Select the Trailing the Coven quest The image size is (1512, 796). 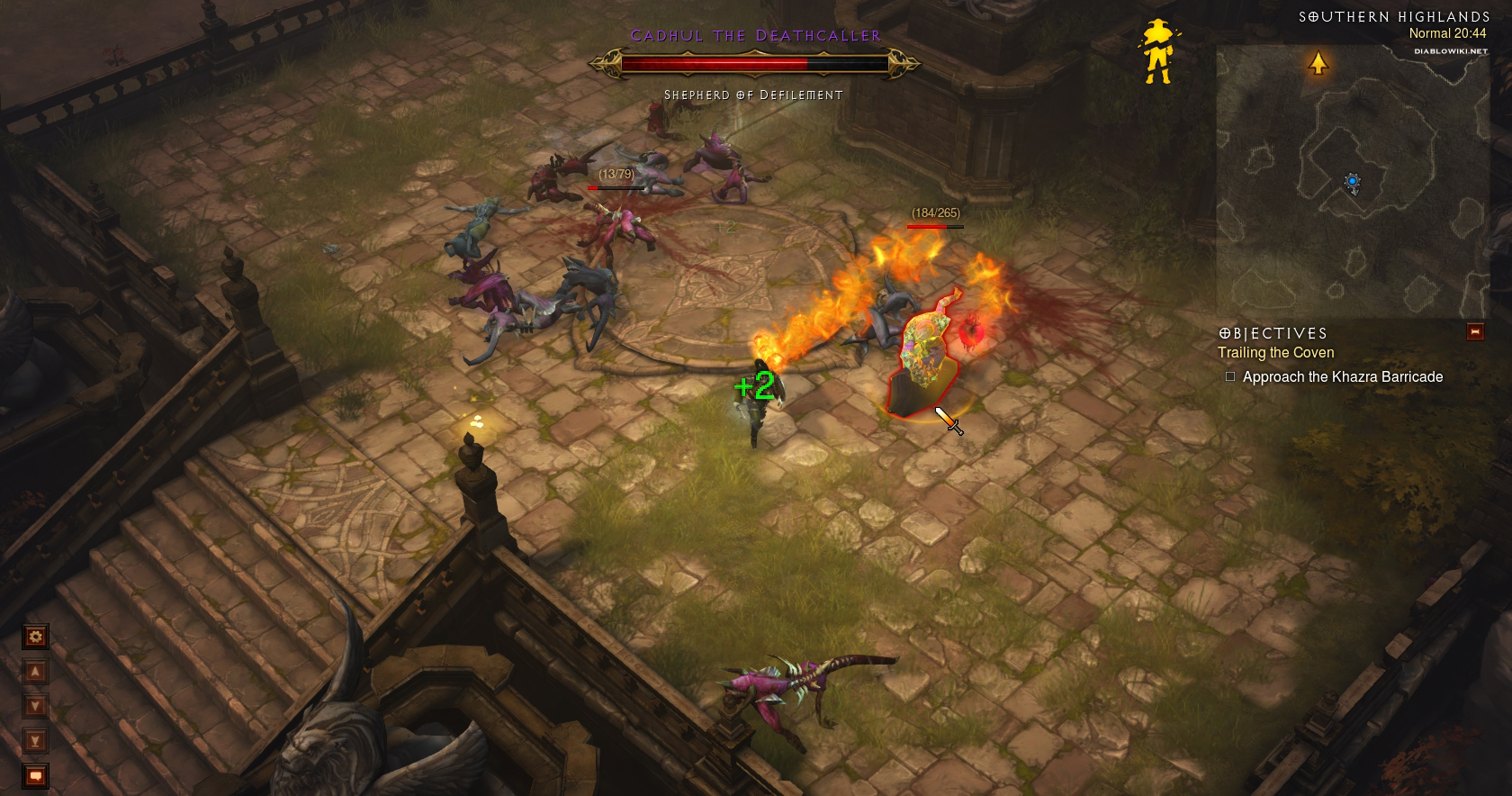[1275, 353]
